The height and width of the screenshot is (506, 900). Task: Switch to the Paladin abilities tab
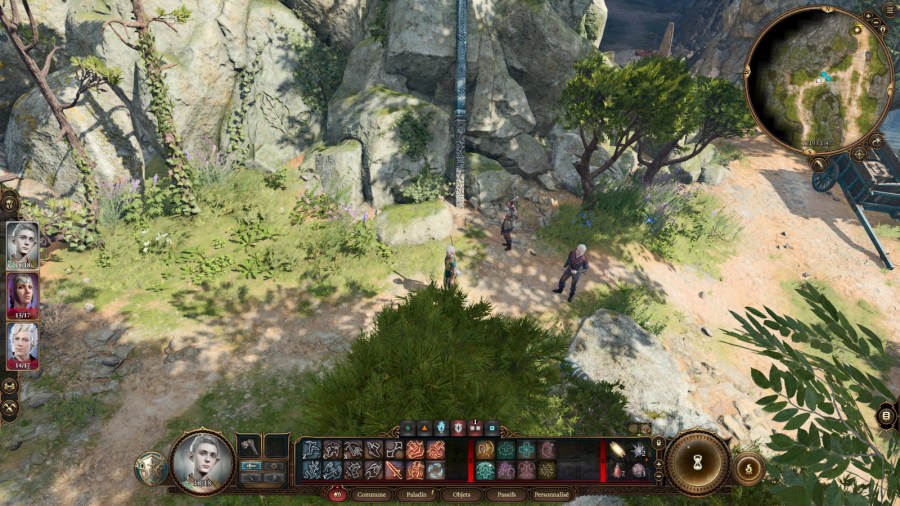[417, 494]
